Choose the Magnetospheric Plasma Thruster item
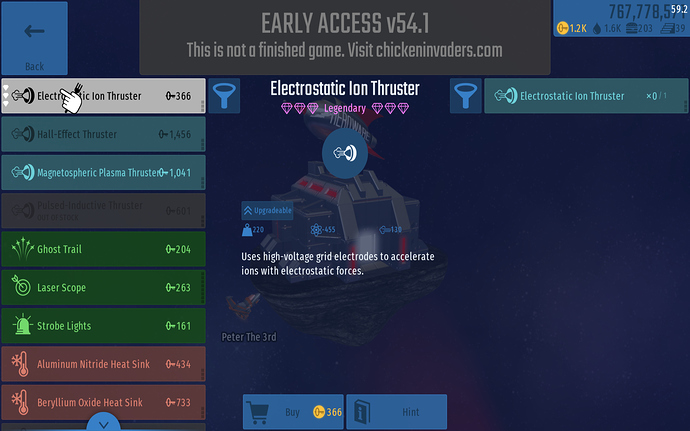 104,172
